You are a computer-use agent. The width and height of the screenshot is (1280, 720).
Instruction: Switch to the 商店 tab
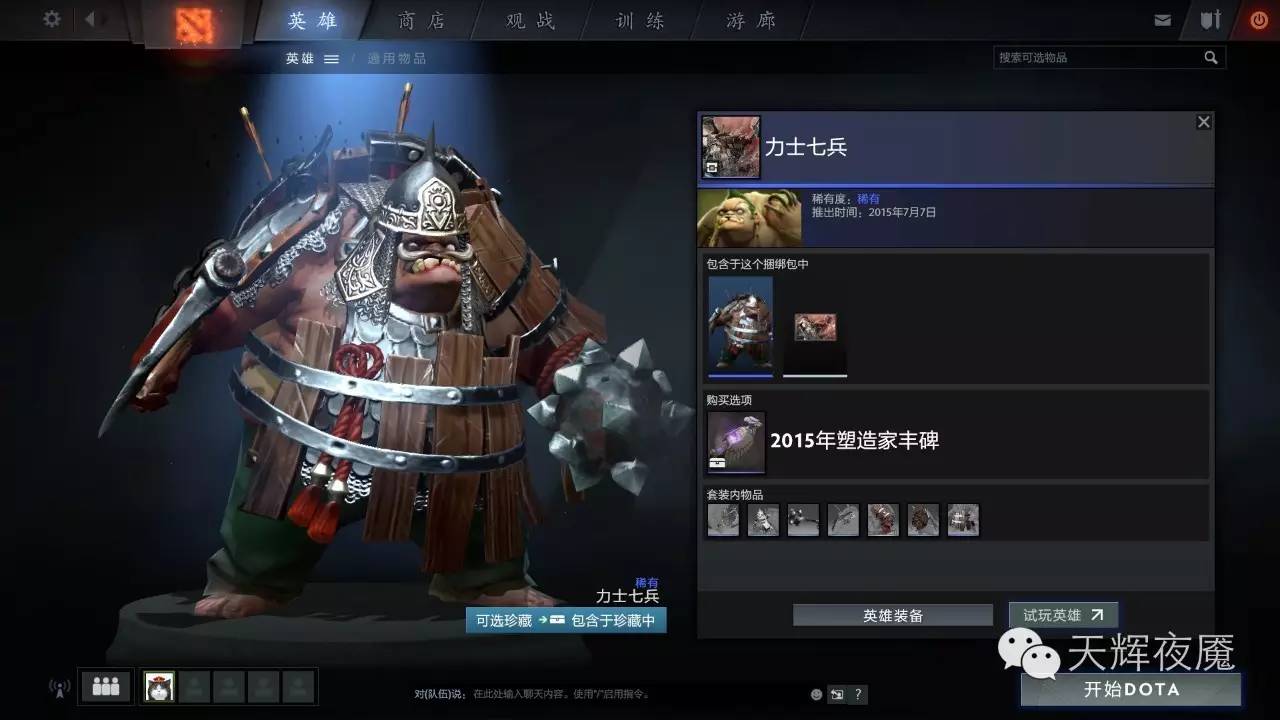pyautogui.click(x=421, y=20)
